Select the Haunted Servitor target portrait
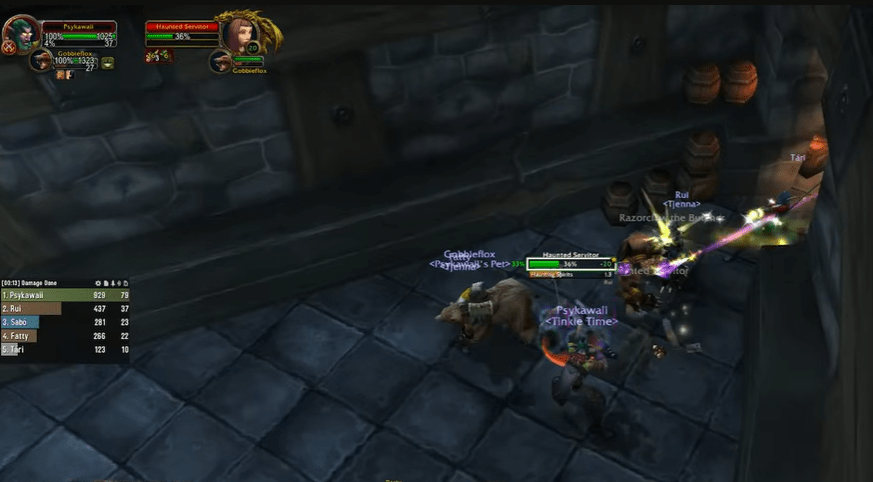This screenshot has height=482, width=873. (x=240, y=35)
